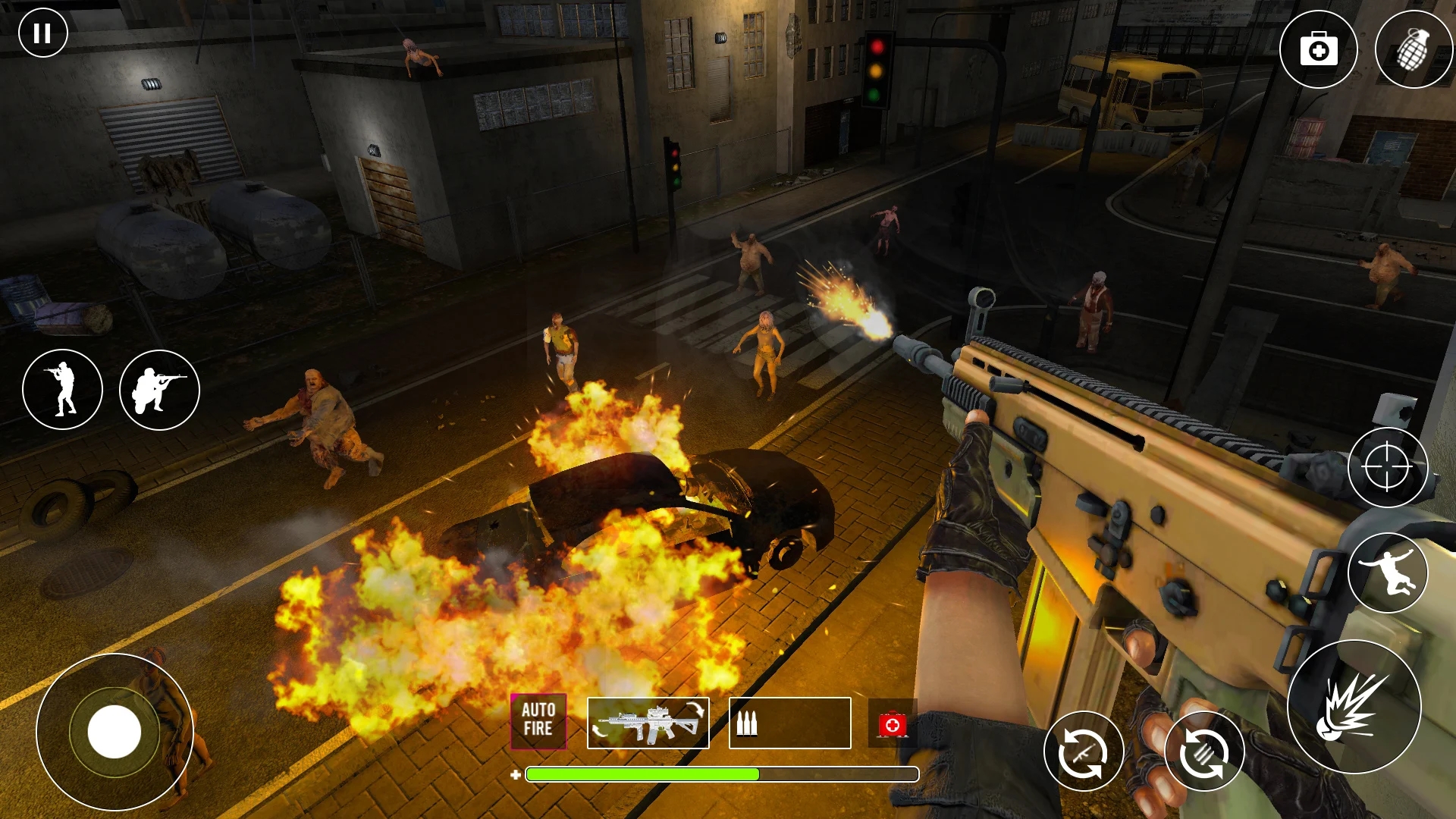Viewport: 1456px width, 819px height.
Task: Switch to crouching stance
Action: [x=159, y=390]
